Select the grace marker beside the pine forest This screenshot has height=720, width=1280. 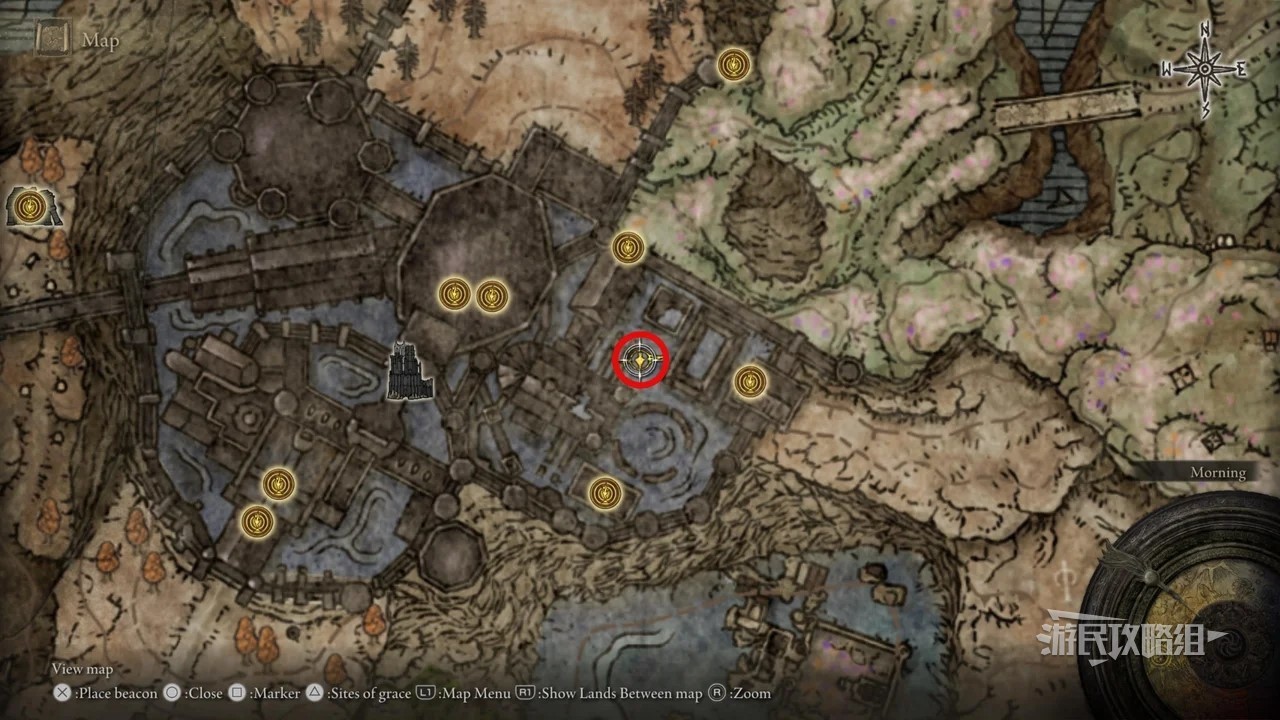[x=735, y=66]
